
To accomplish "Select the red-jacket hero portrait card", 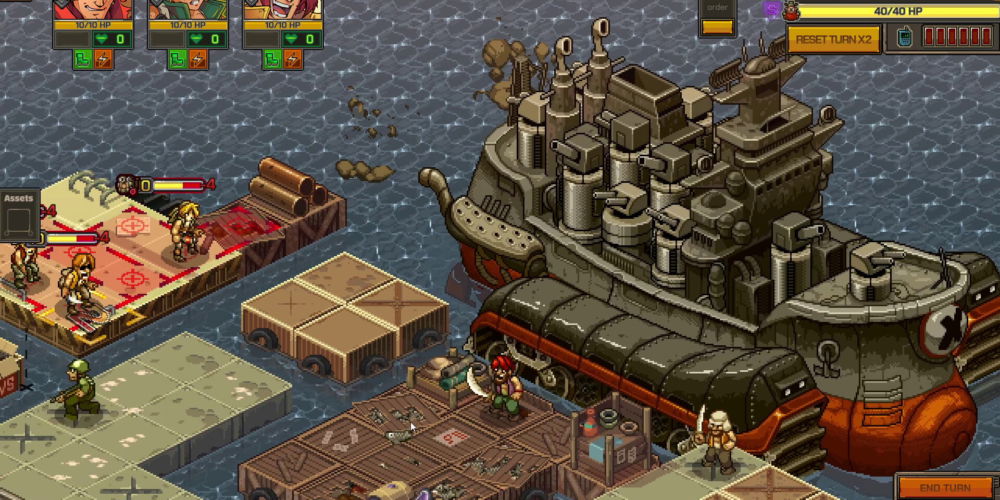I will pos(92,10).
